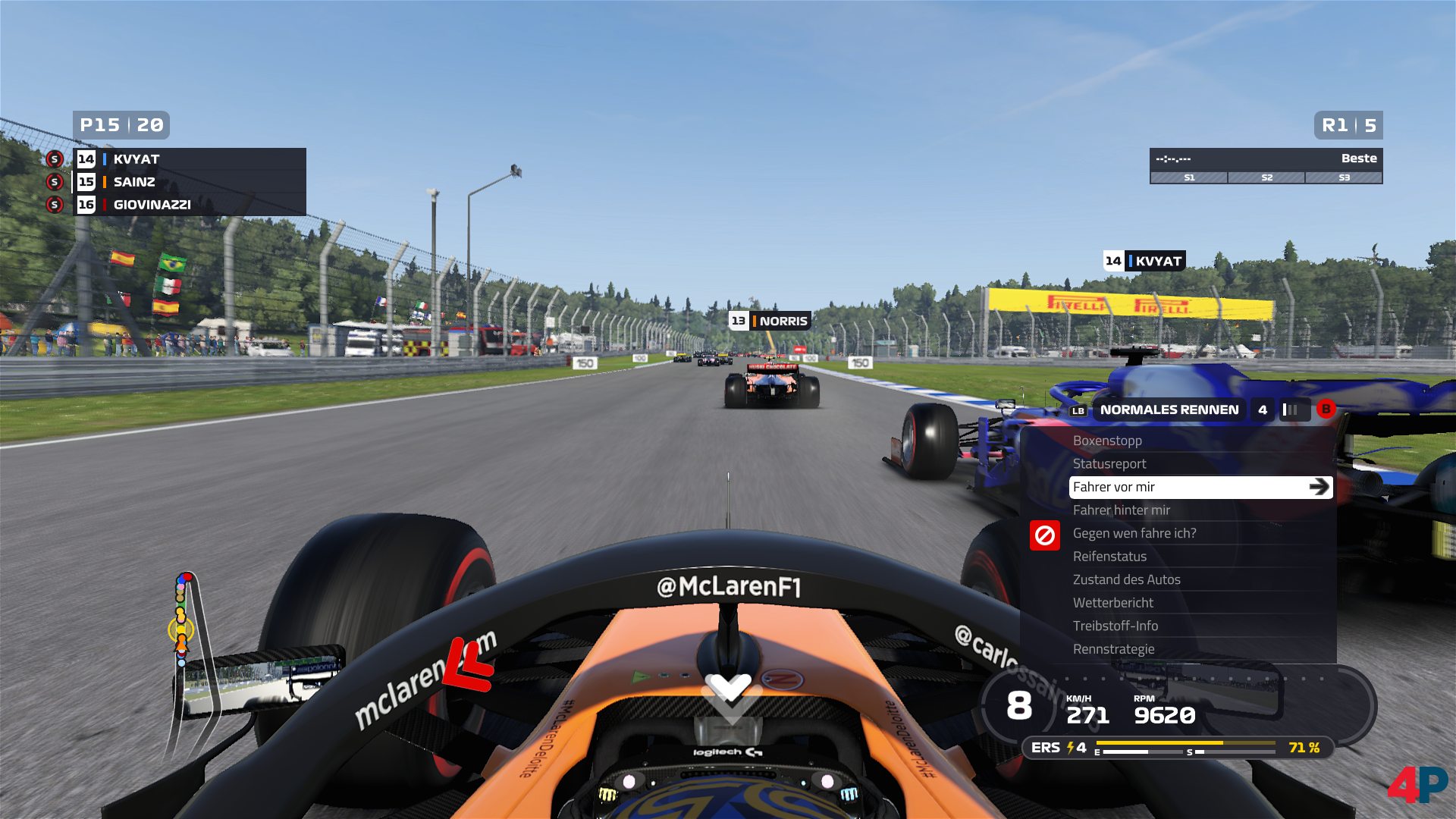Screen dimensions: 1456x819
Task: Select Gegen wen fahre ich?
Action: point(1134,533)
